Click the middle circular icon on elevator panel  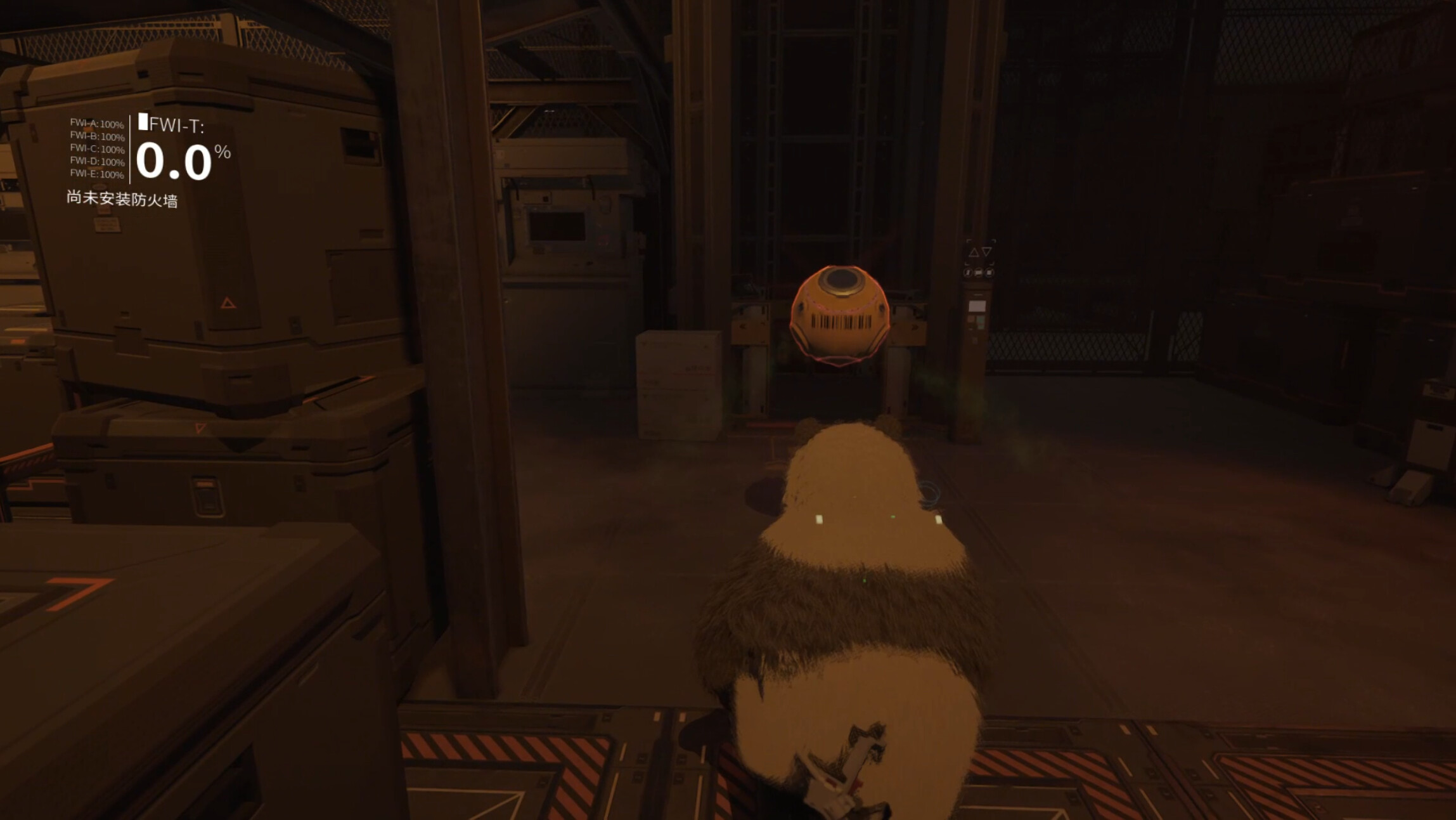977,273
